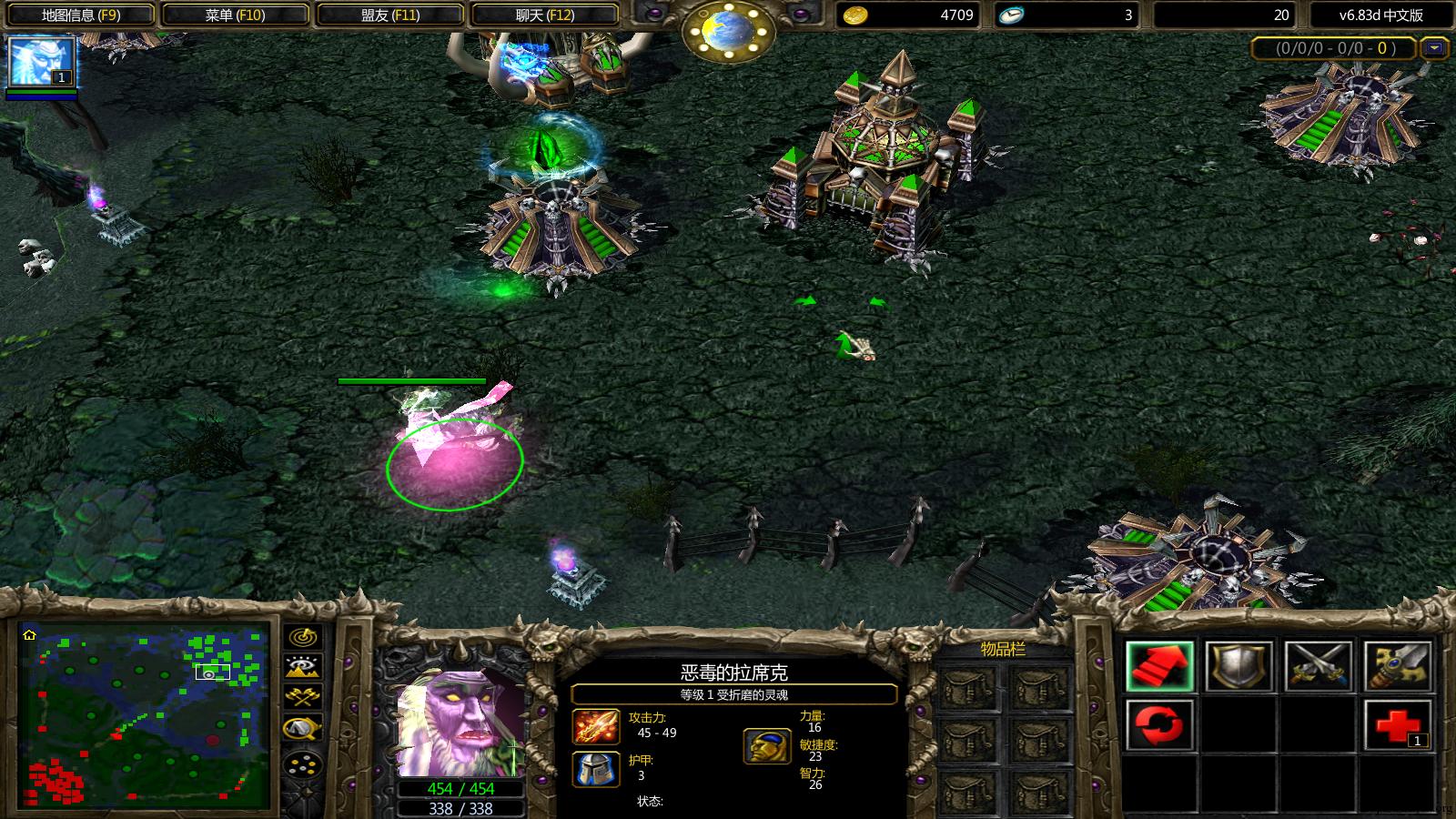
Task: Click the Razor hero portrait
Action: click(461, 723)
